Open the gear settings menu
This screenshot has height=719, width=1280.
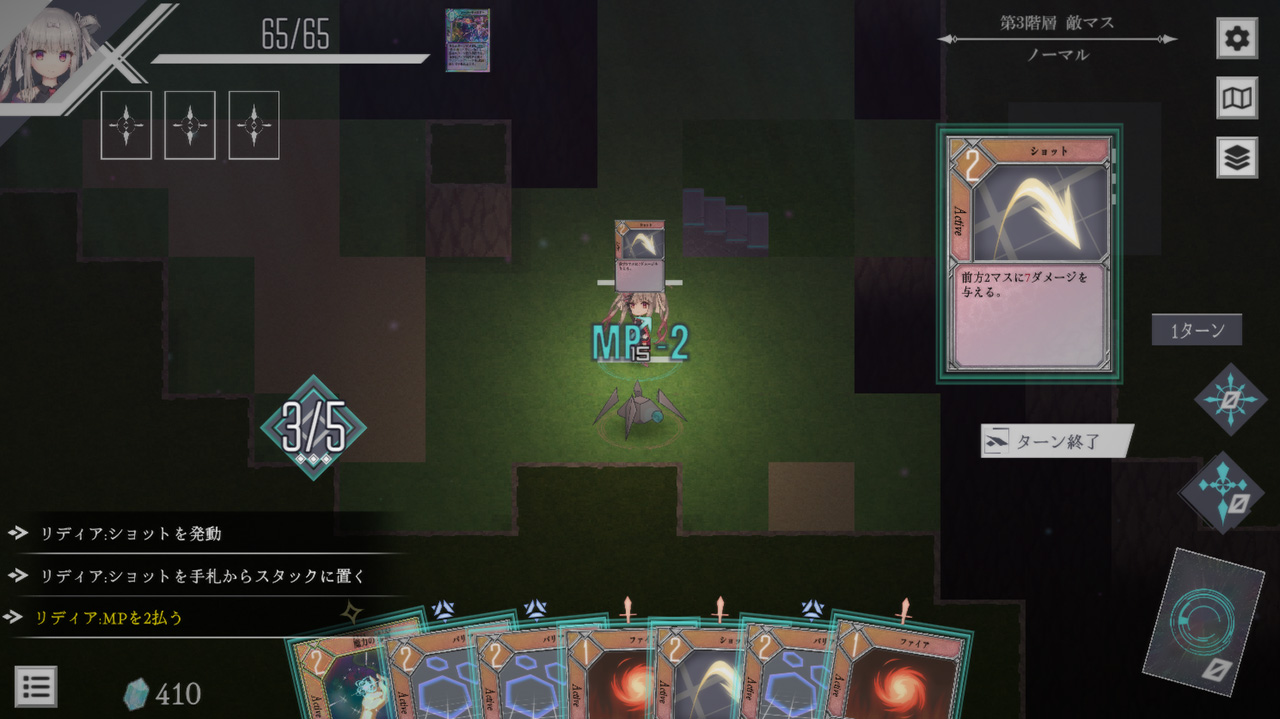1237,39
